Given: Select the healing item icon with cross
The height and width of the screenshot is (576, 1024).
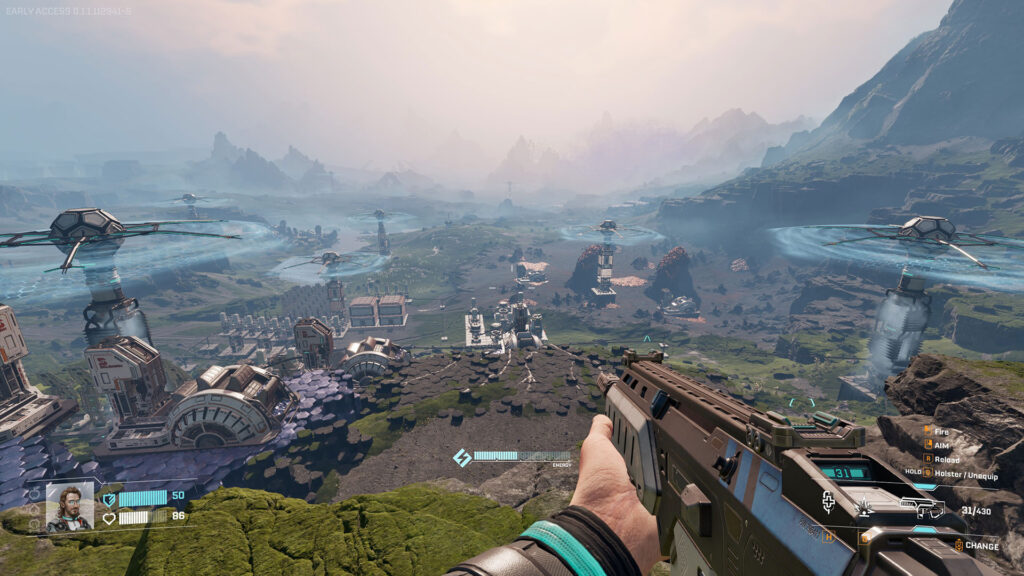Looking at the screenshot, I should tap(828, 502).
